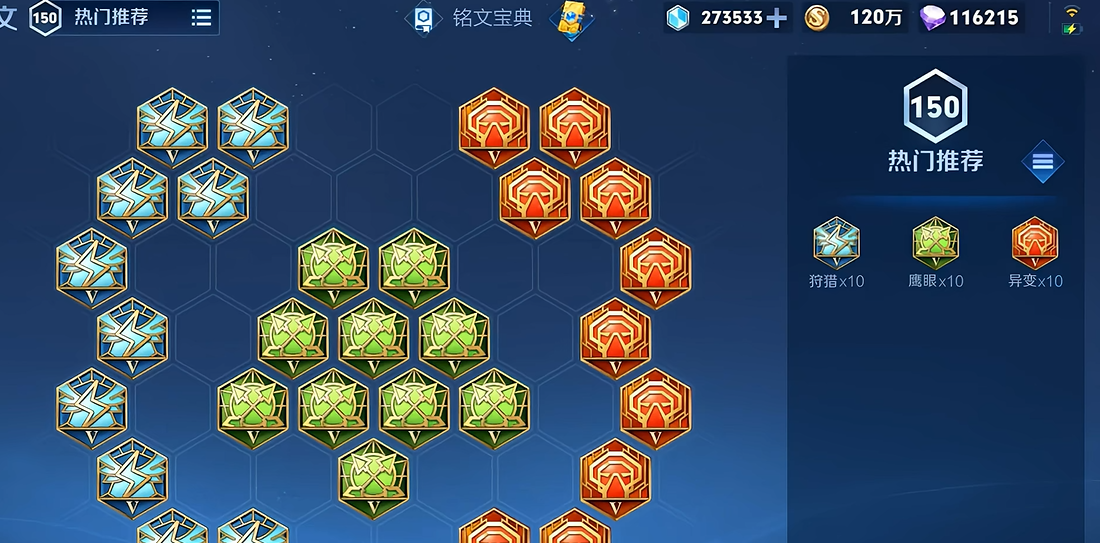Open the blue diamond menu button in side panel
Image resolution: width=1100 pixels, height=543 pixels.
click(x=1043, y=161)
